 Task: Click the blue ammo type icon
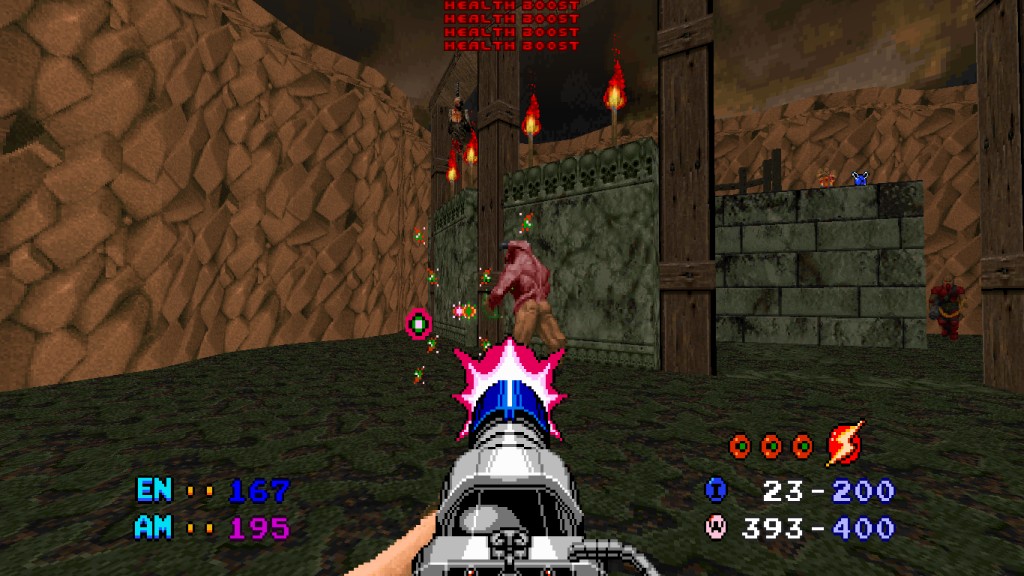(716, 490)
